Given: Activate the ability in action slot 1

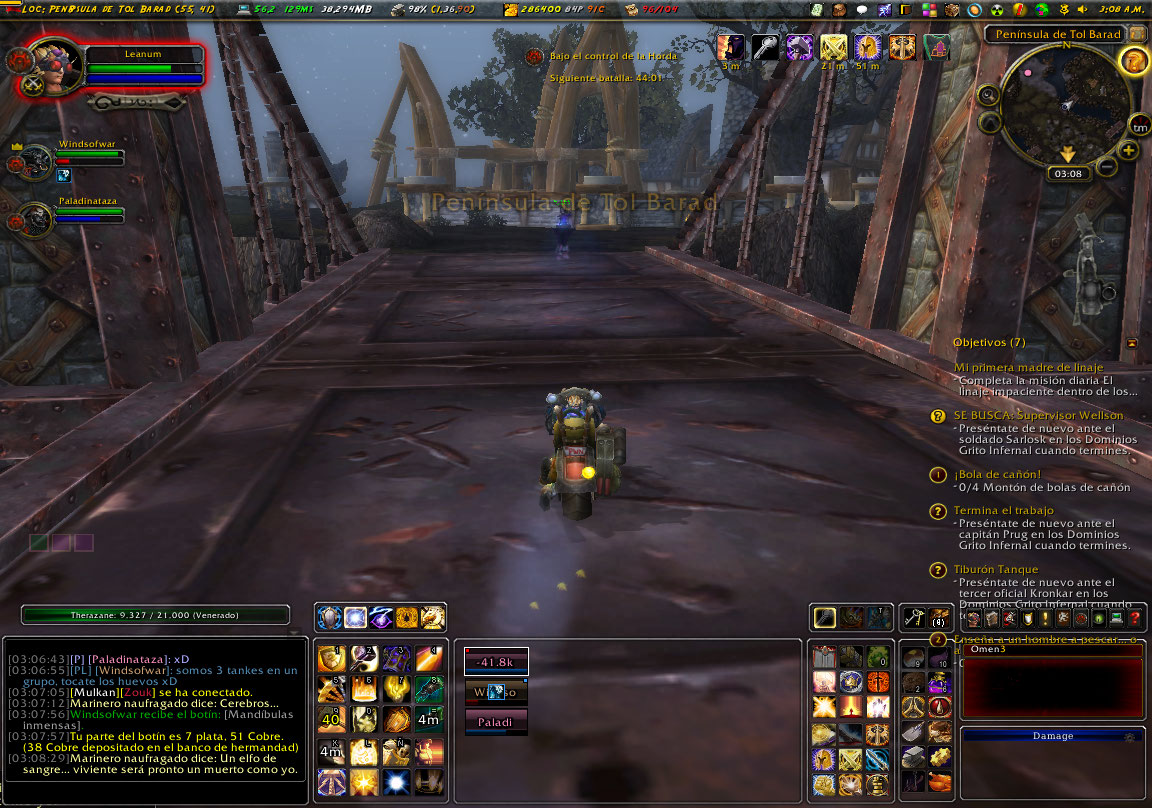Looking at the screenshot, I should tap(332, 658).
